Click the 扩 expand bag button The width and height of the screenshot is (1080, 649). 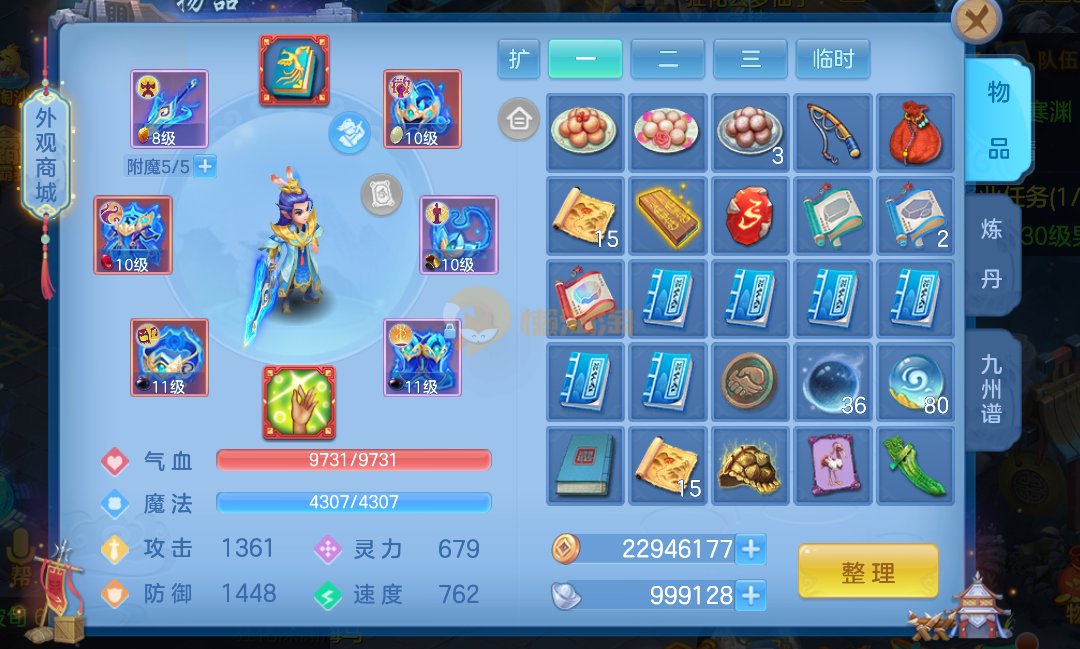coord(518,59)
